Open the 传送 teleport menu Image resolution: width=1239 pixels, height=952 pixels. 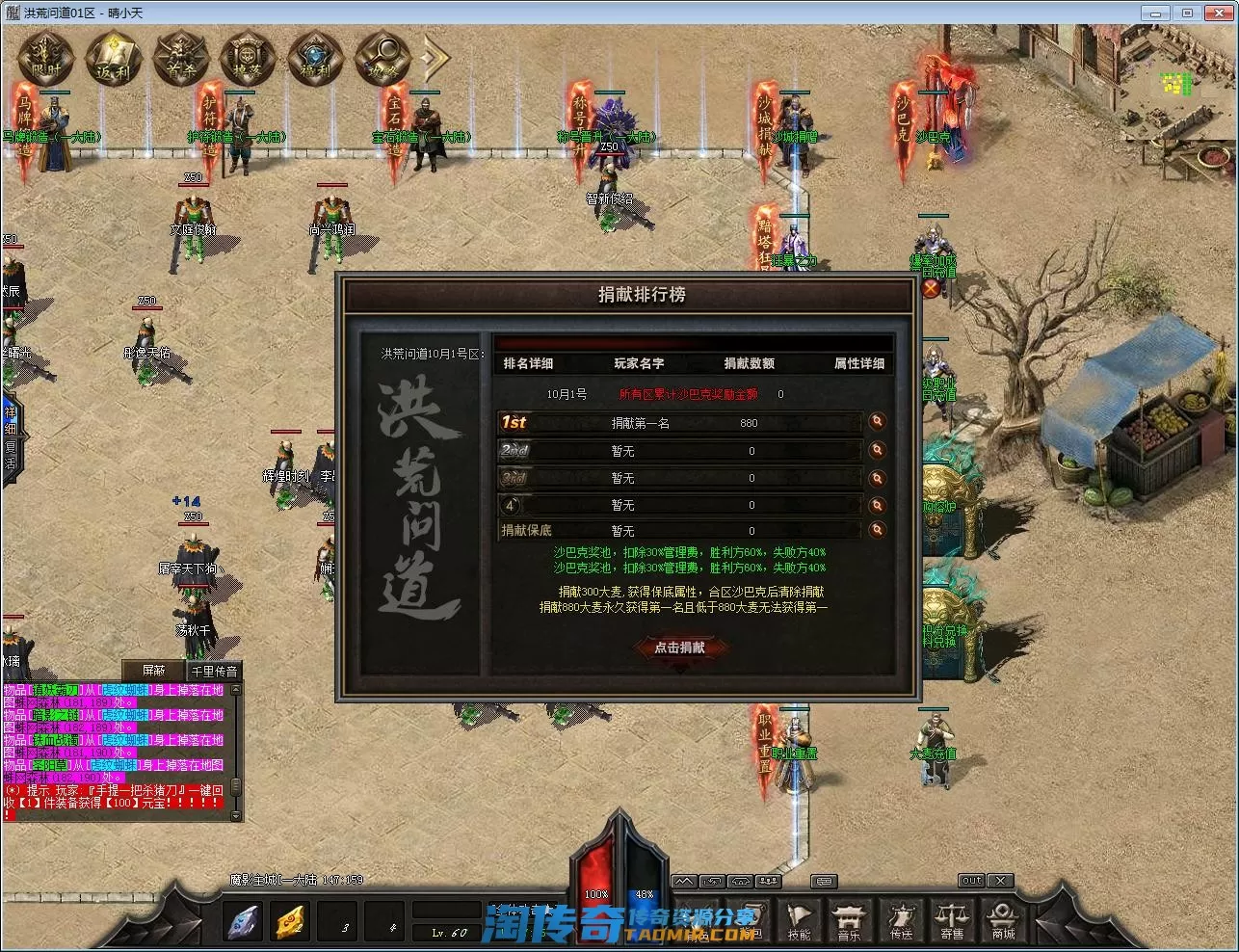[x=901, y=921]
